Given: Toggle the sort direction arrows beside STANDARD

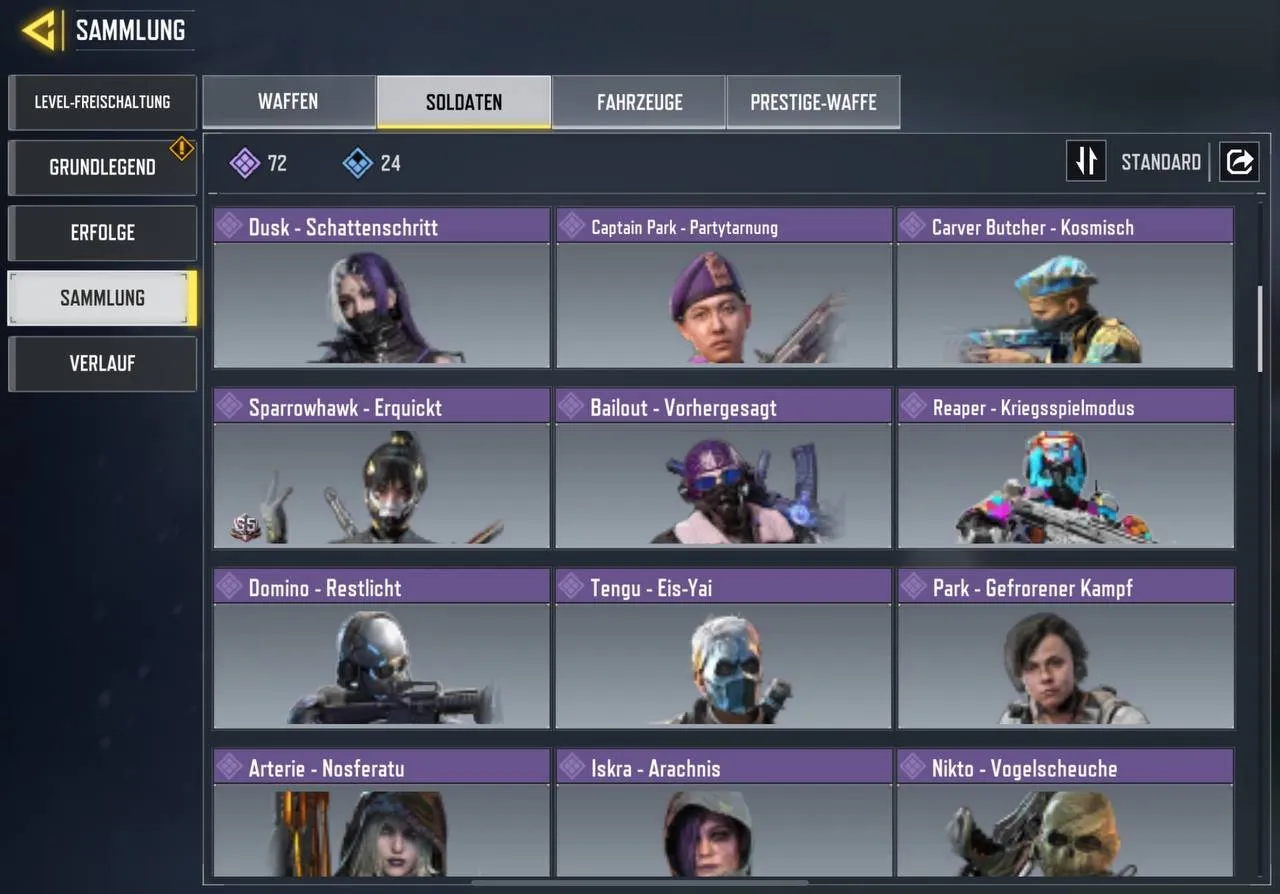Looking at the screenshot, I should (x=1086, y=161).
